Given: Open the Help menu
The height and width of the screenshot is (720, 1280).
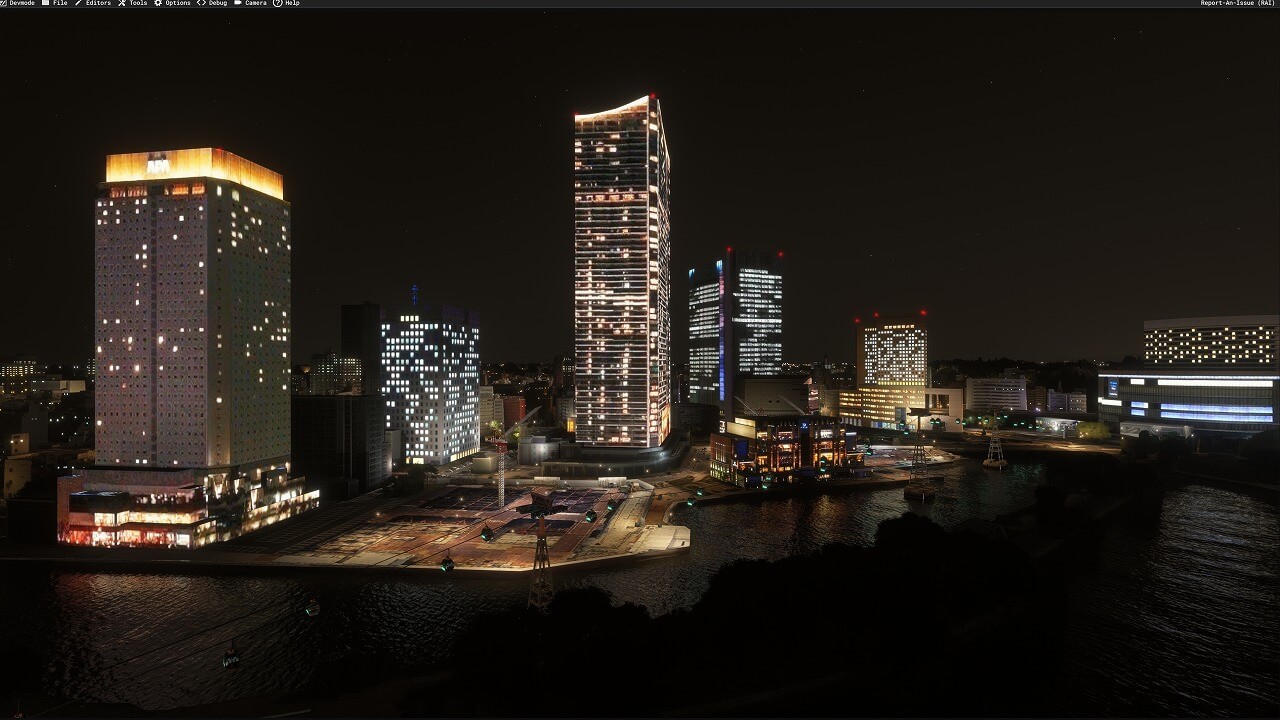Looking at the screenshot, I should [x=287, y=3].
